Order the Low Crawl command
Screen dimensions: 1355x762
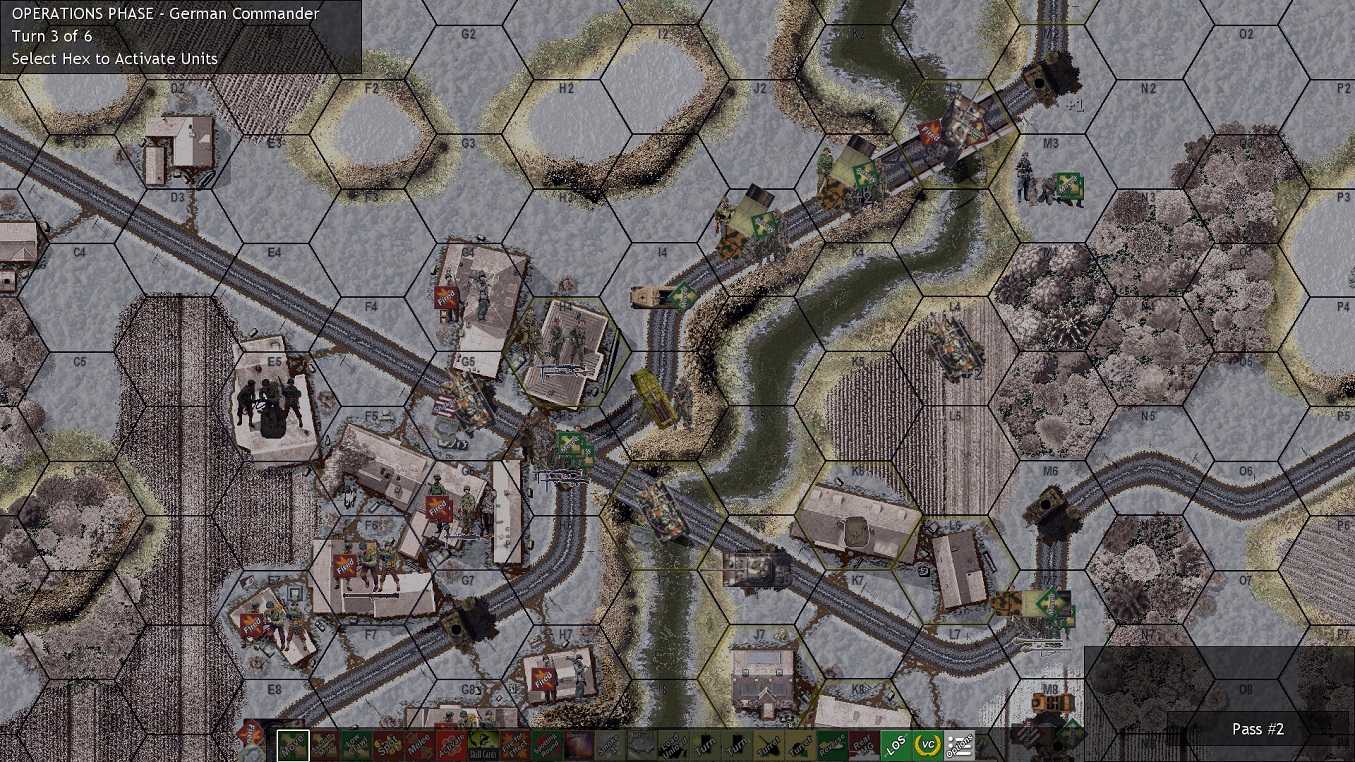(354, 745)
